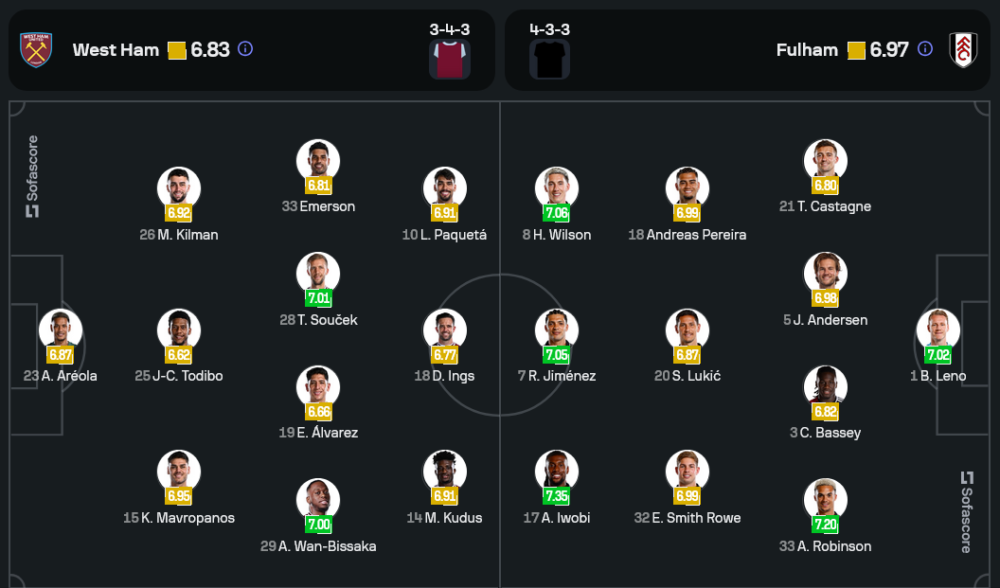Open the Fulham club crest
The image size is (1000, 588).
pyautogui.click(x=963, y=50)
